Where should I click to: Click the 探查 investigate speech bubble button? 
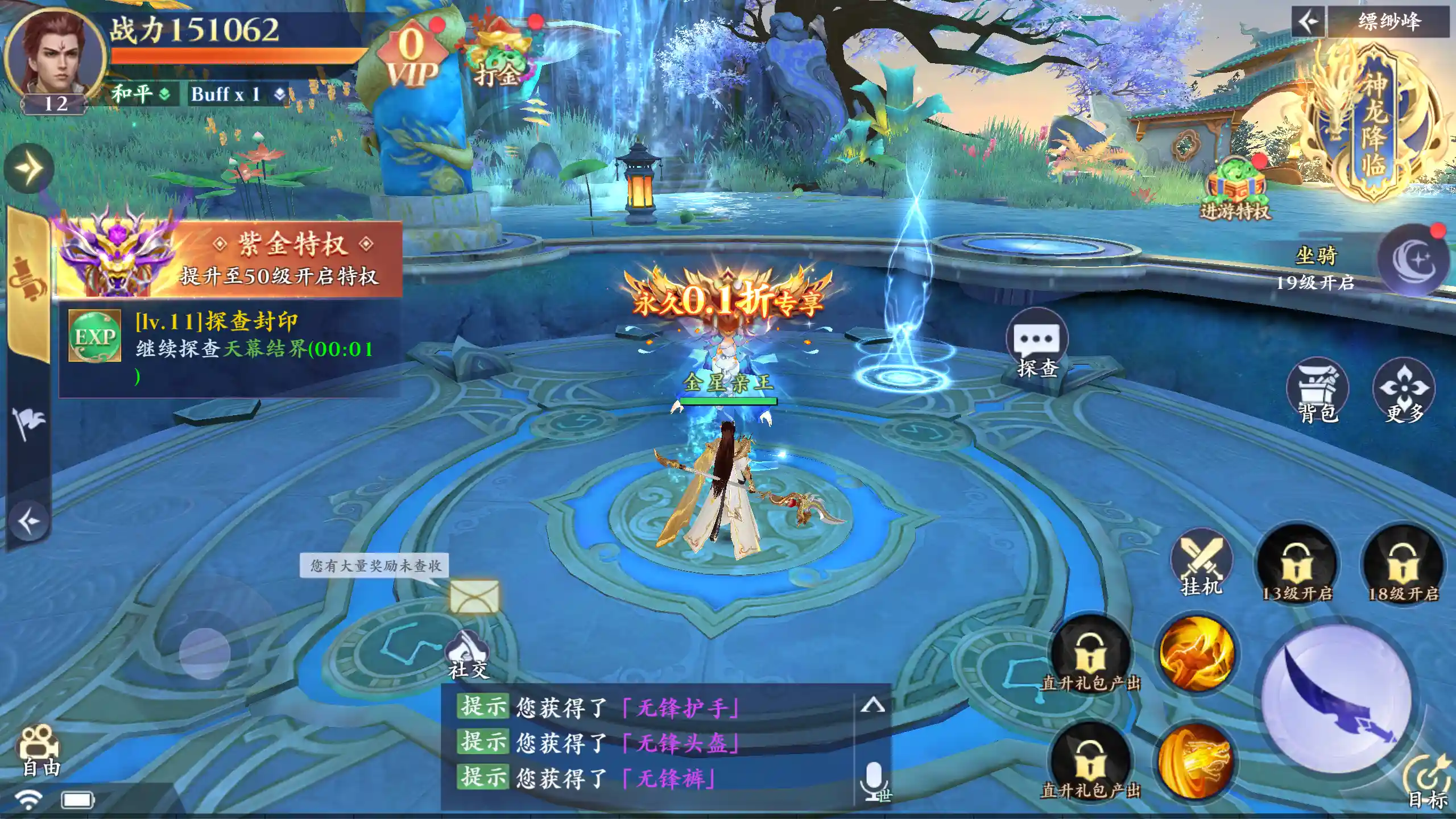(1037, 345)
